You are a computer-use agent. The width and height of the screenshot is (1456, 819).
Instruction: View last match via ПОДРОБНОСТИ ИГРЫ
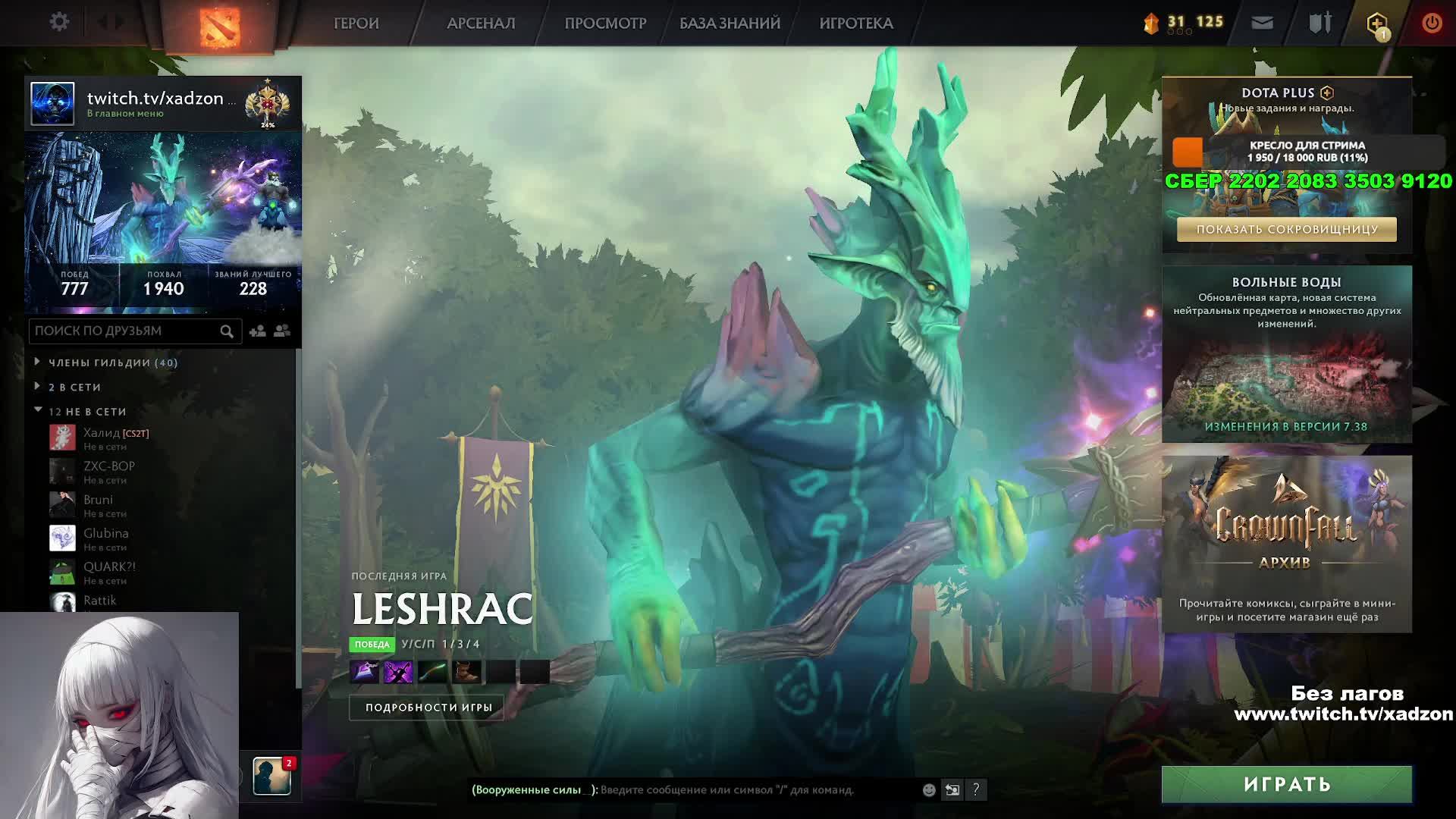pyautogui.click(x=428, y=708)
